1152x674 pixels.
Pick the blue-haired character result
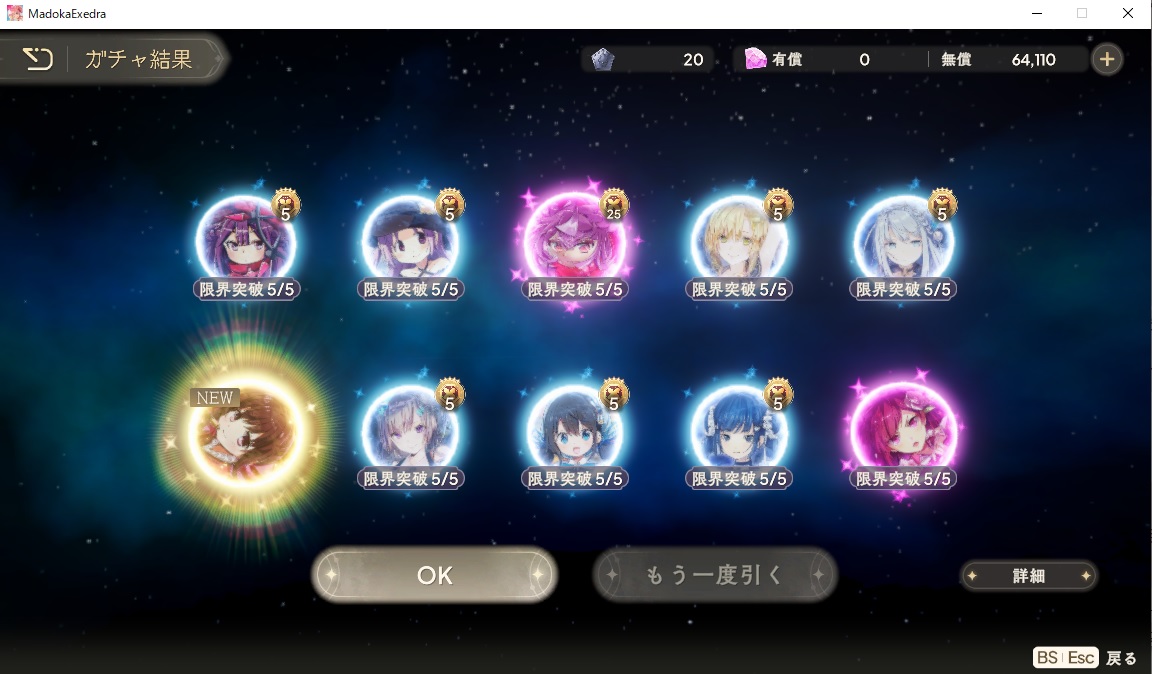click(x=739, y=431)
